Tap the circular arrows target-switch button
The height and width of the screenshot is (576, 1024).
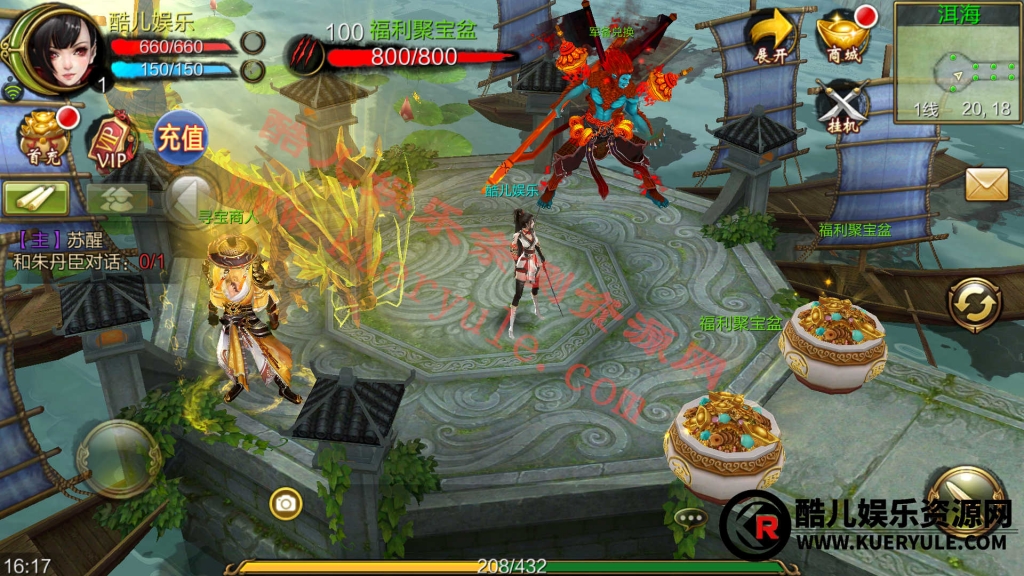click(974, 304)
